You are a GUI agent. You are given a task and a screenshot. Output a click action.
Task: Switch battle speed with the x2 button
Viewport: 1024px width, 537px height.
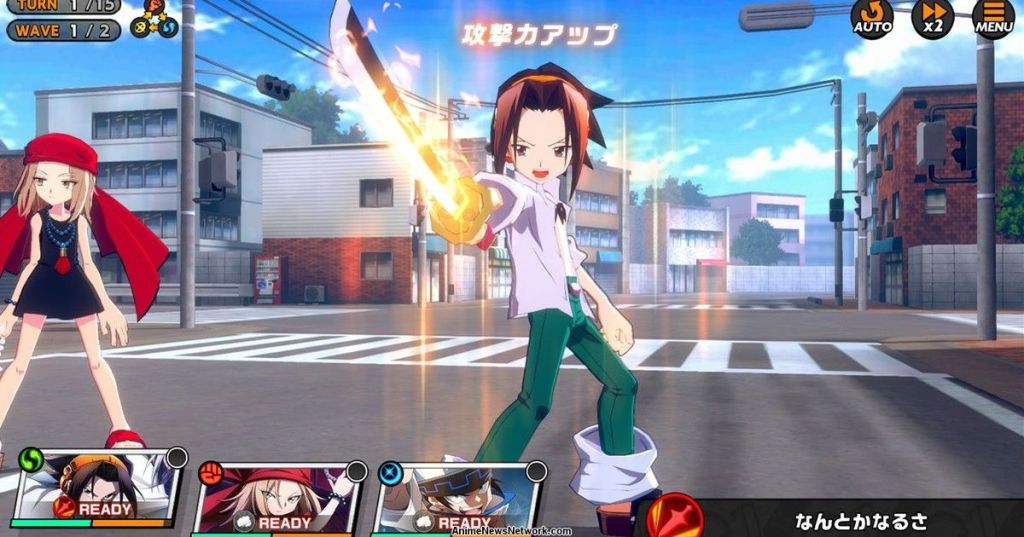point(932,18)
